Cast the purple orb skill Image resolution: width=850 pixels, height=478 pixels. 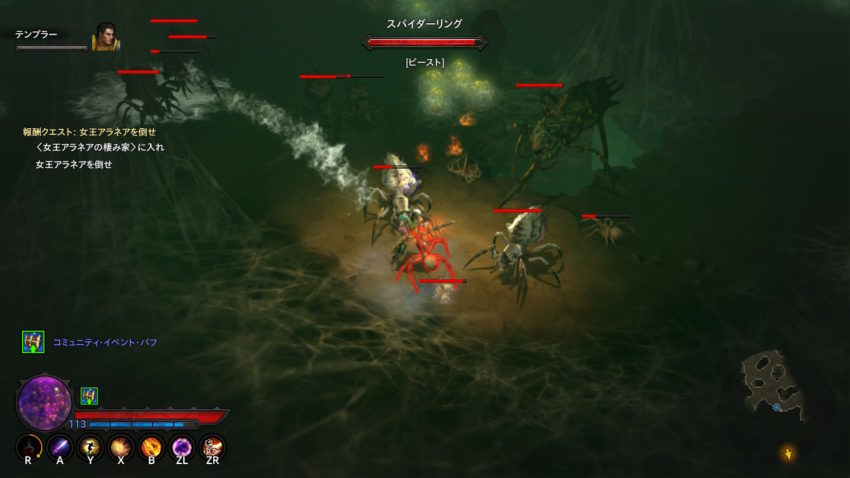pyautogui.click(x=182, y=446)
